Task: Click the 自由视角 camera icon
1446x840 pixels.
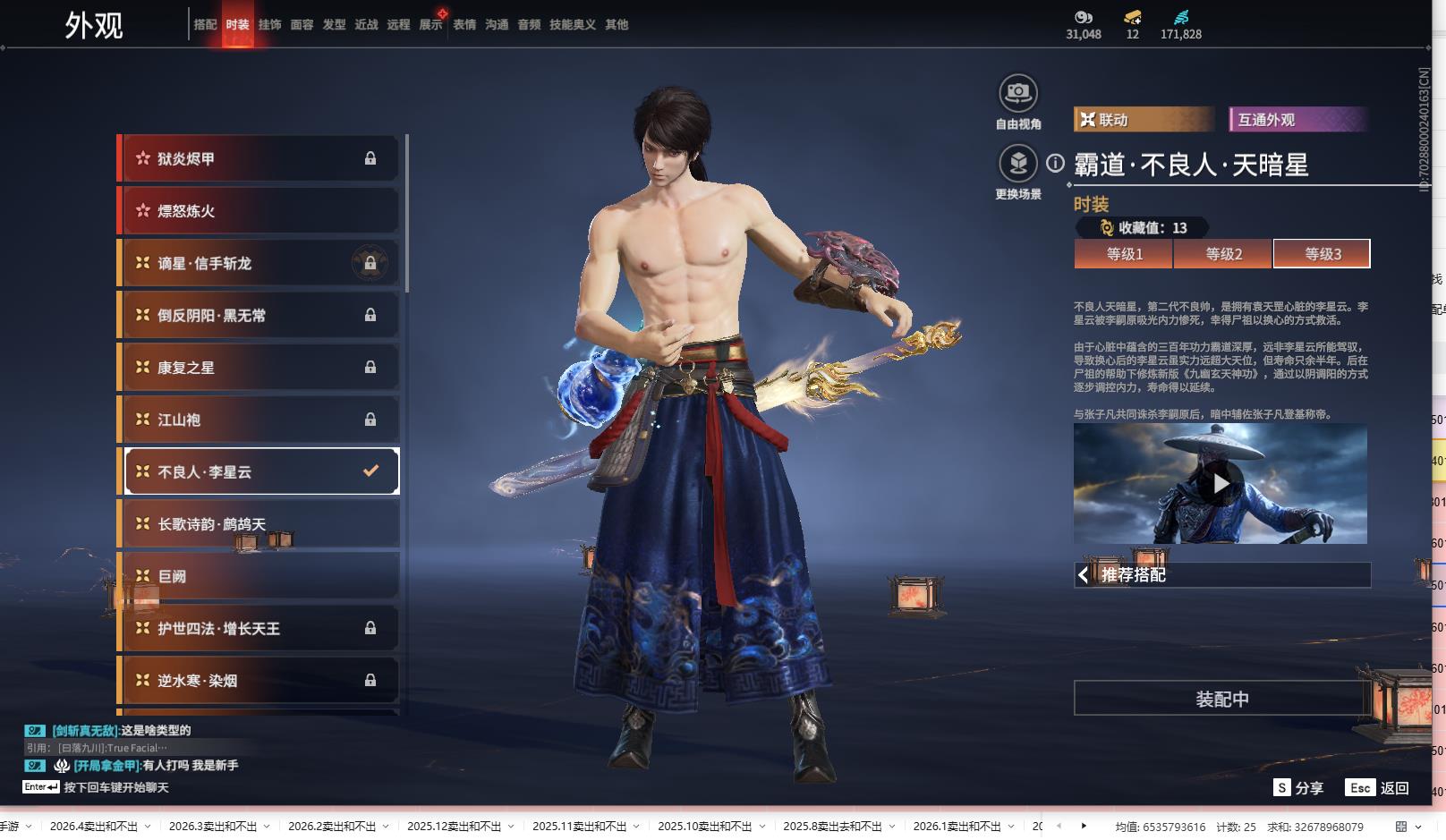Action: coord(1017,94)
